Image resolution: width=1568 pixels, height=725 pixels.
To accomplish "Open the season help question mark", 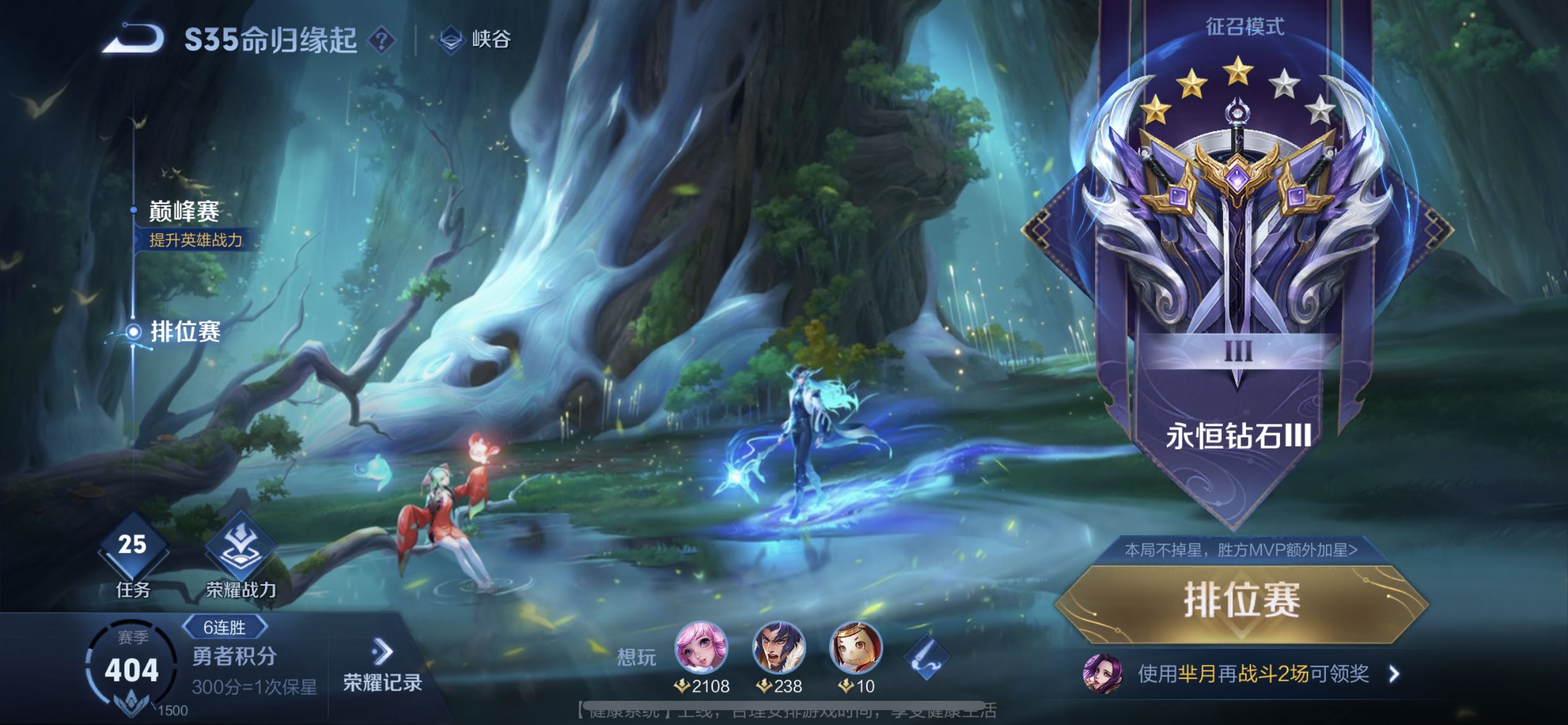I will coord(381,41).
